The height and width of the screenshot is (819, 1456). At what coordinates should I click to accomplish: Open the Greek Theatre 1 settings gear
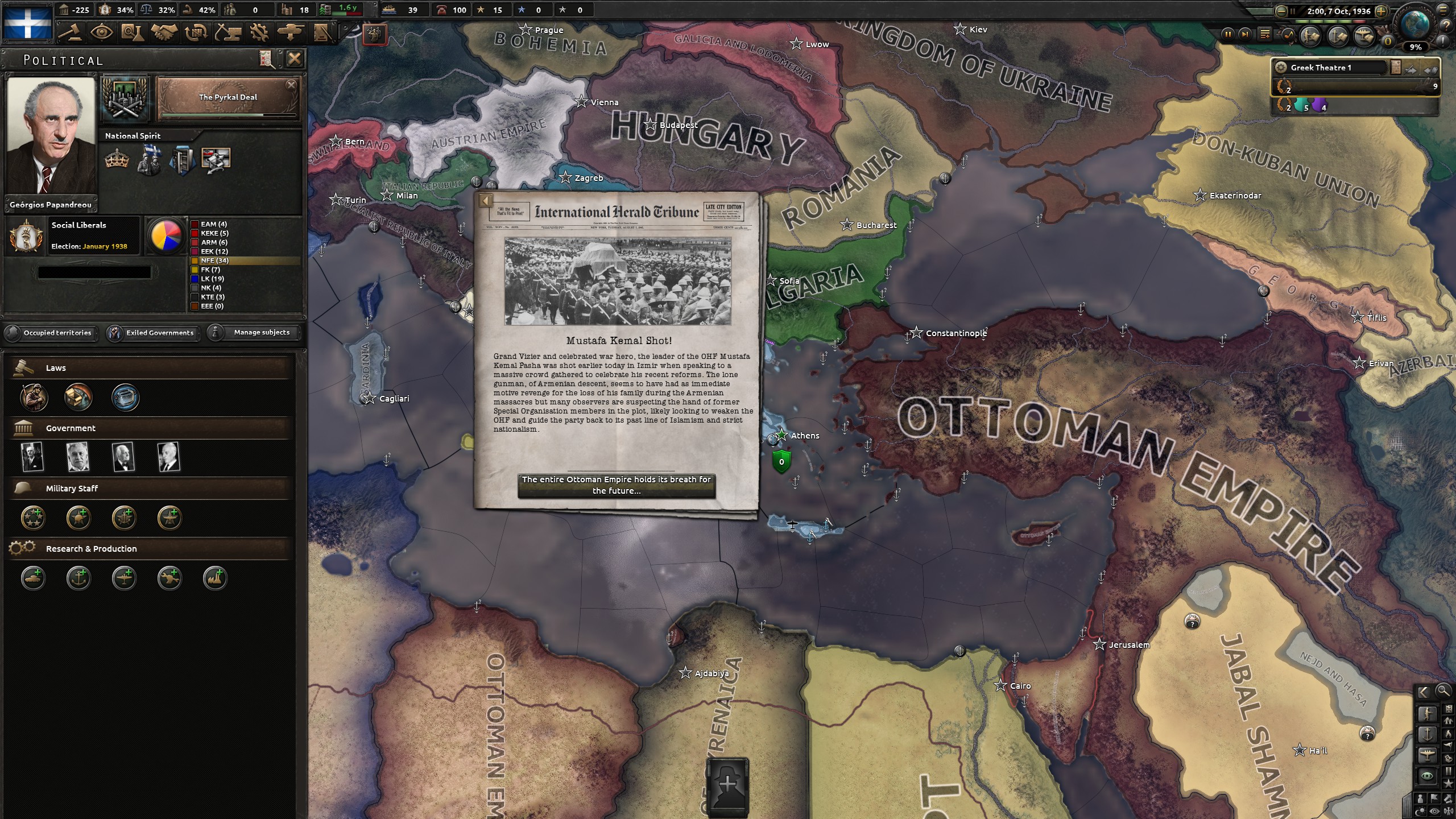(x=1281, y=67)
